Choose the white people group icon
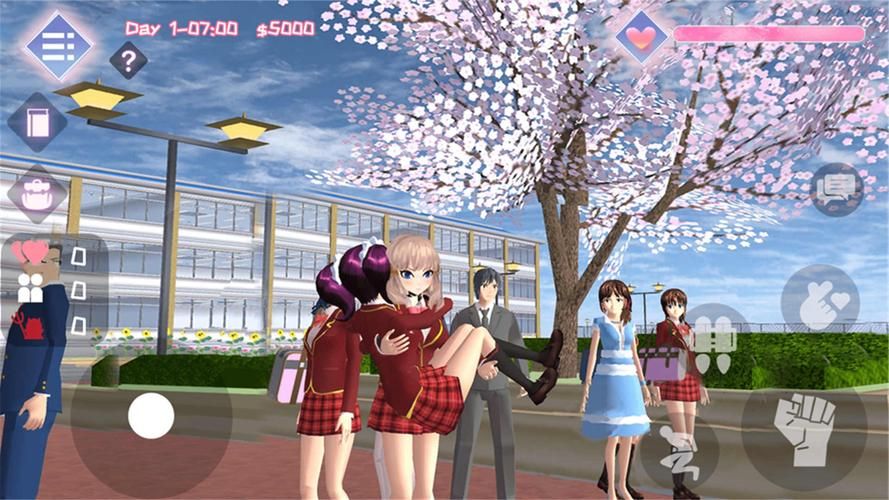Viewport: 889px width, 500px height. pyautogui.click(x=31, y=288)
